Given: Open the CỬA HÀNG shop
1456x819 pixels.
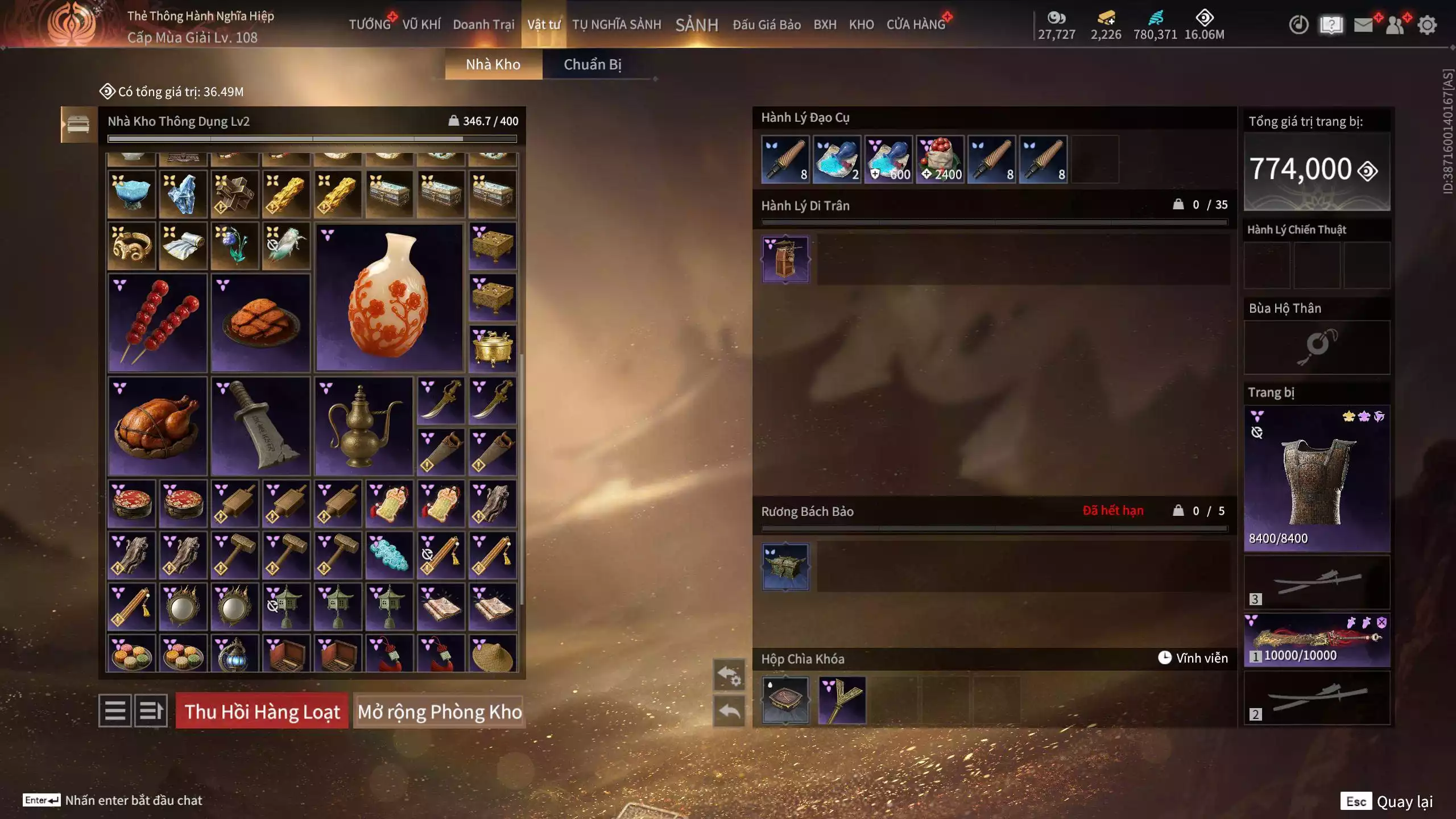Looking at the screenshot, I should coord(916,24).
